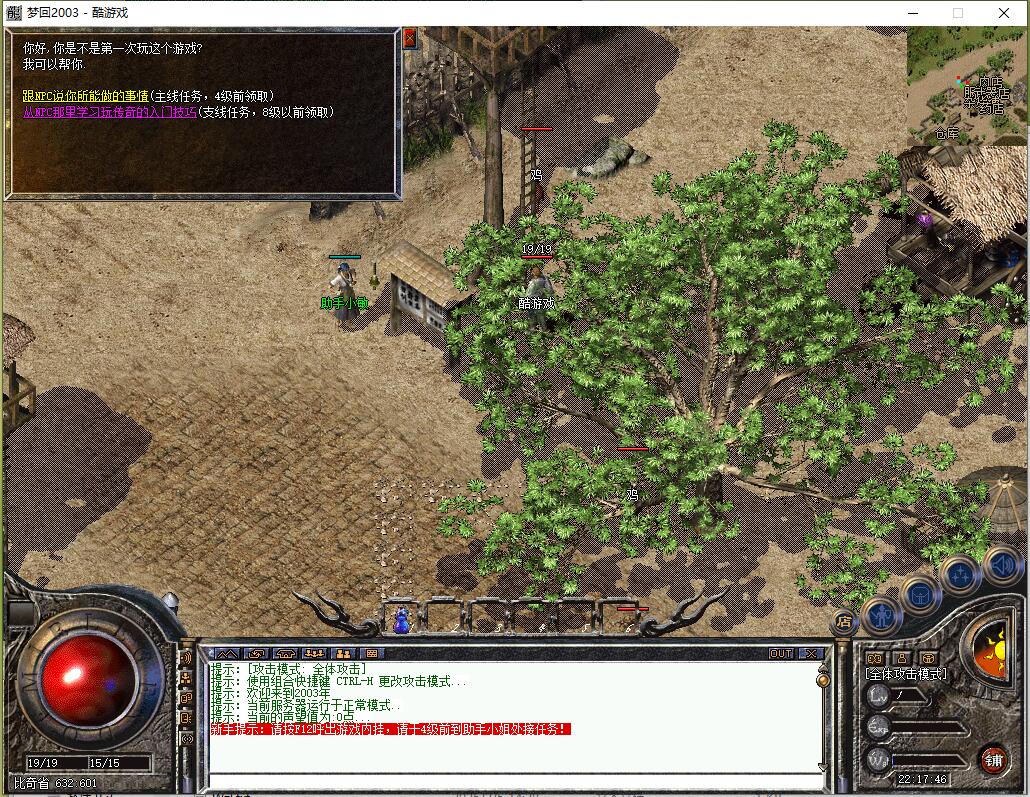The height and width of the screenshot is (797, 1030).
Task: Use the blue potion in the hotbar
Action: tap(402, 620)
